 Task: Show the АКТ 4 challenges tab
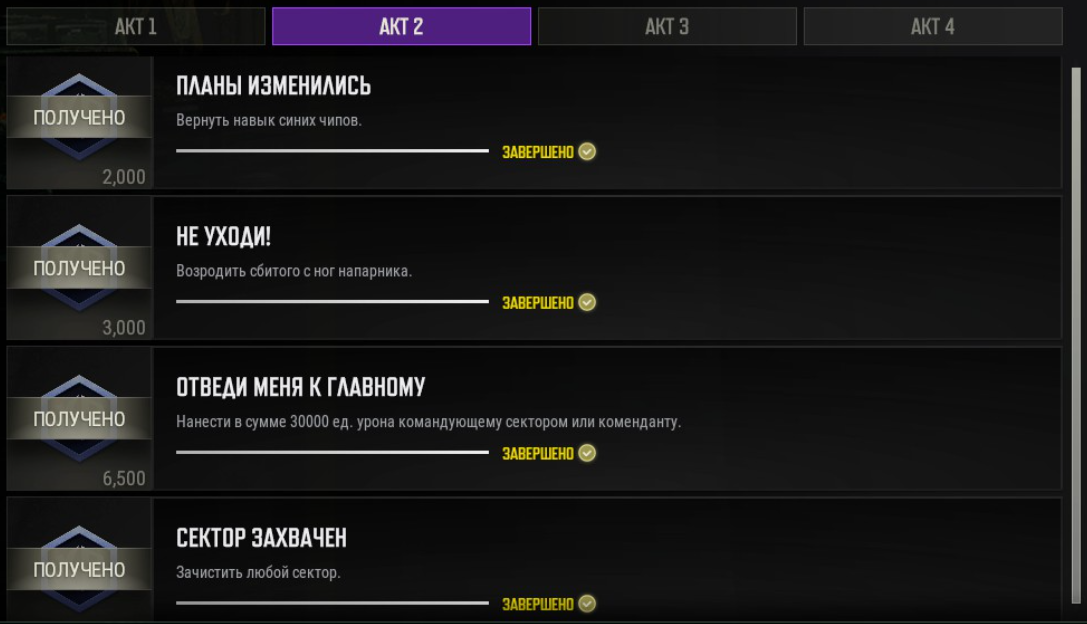point(932,27)
